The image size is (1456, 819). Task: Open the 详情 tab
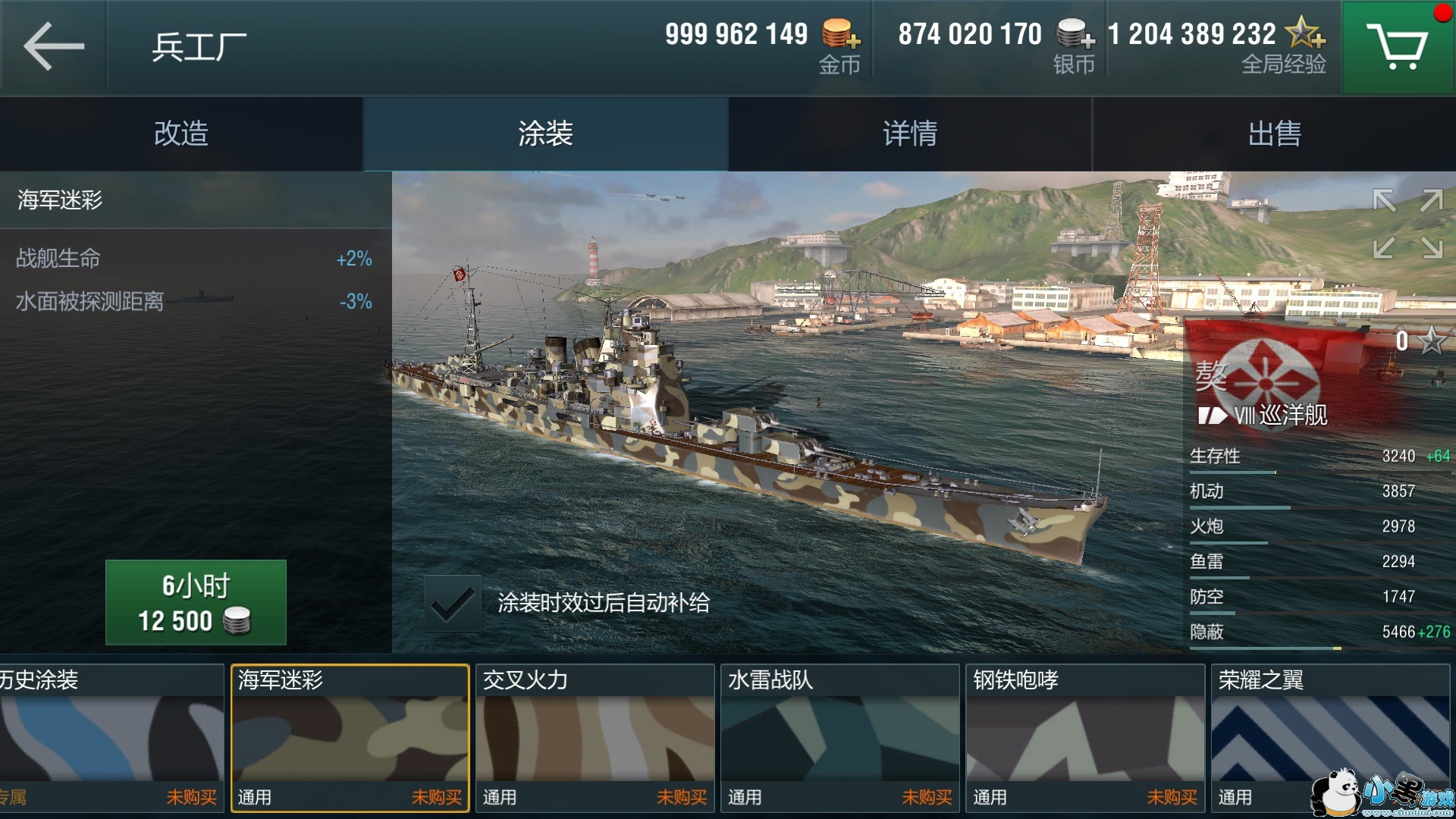tap(909, 133)
